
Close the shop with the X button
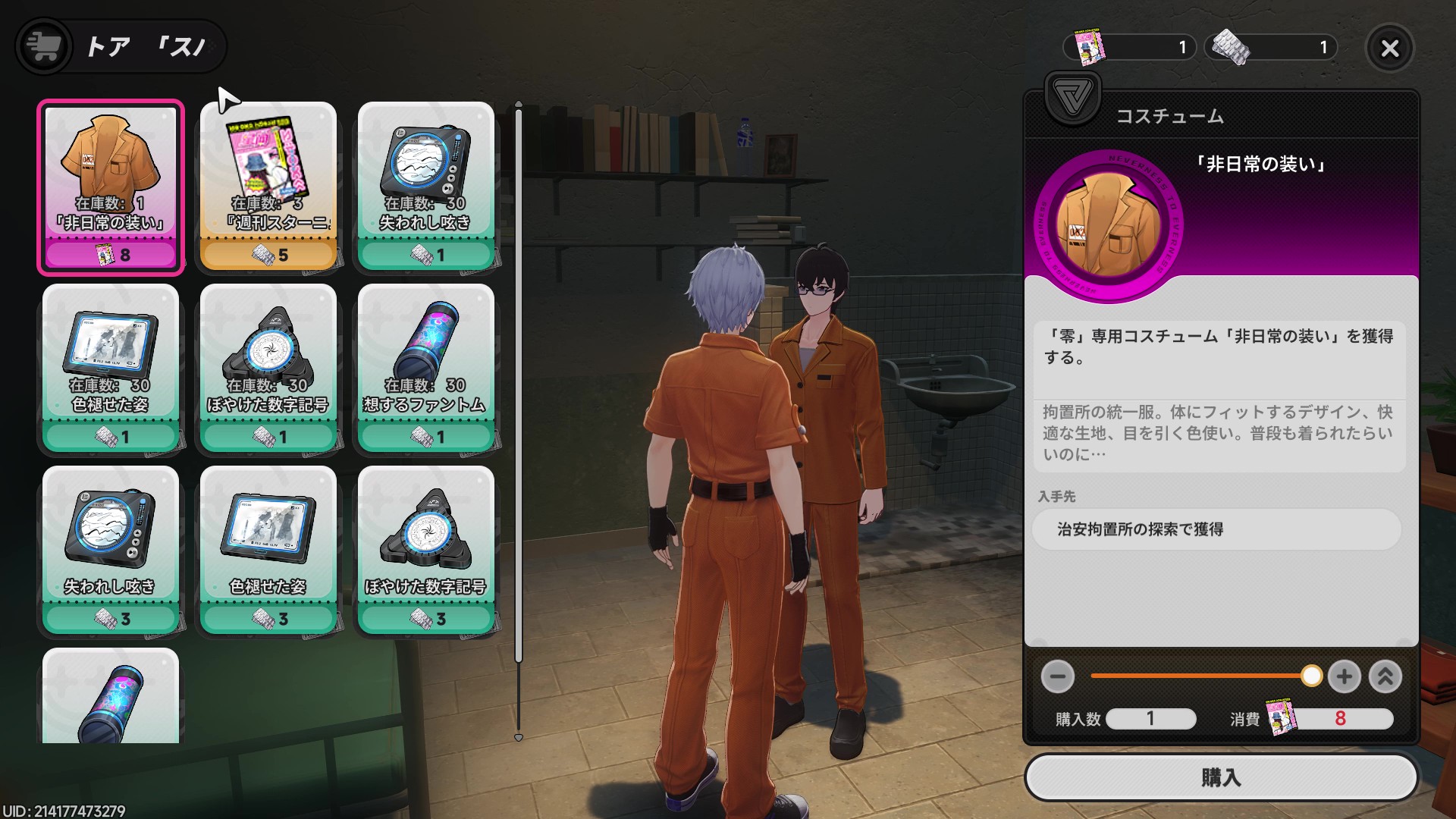tap(1389, 49)
